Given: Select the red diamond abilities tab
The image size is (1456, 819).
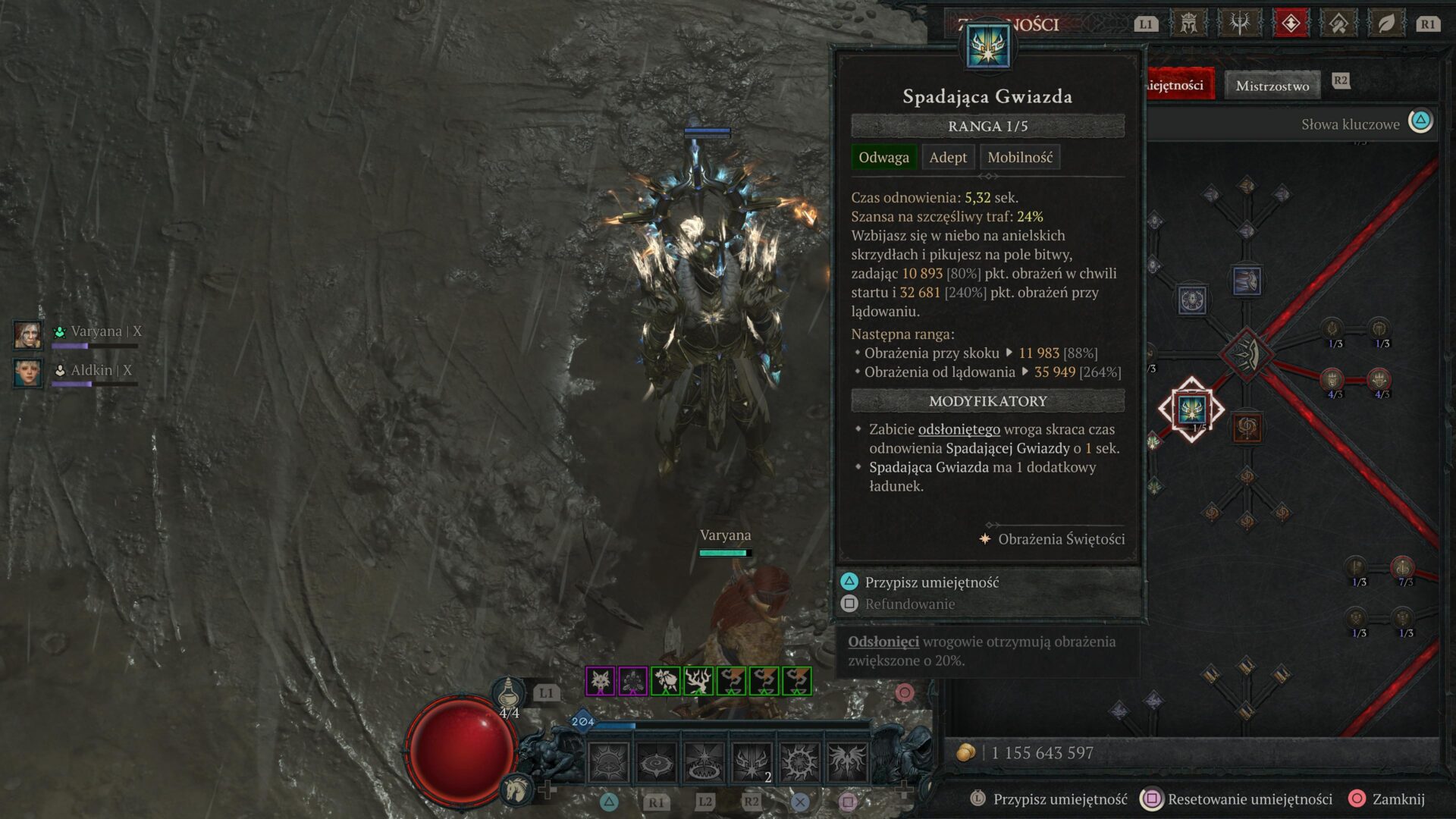Looking at the screenshot, I should pos(1290,24).
